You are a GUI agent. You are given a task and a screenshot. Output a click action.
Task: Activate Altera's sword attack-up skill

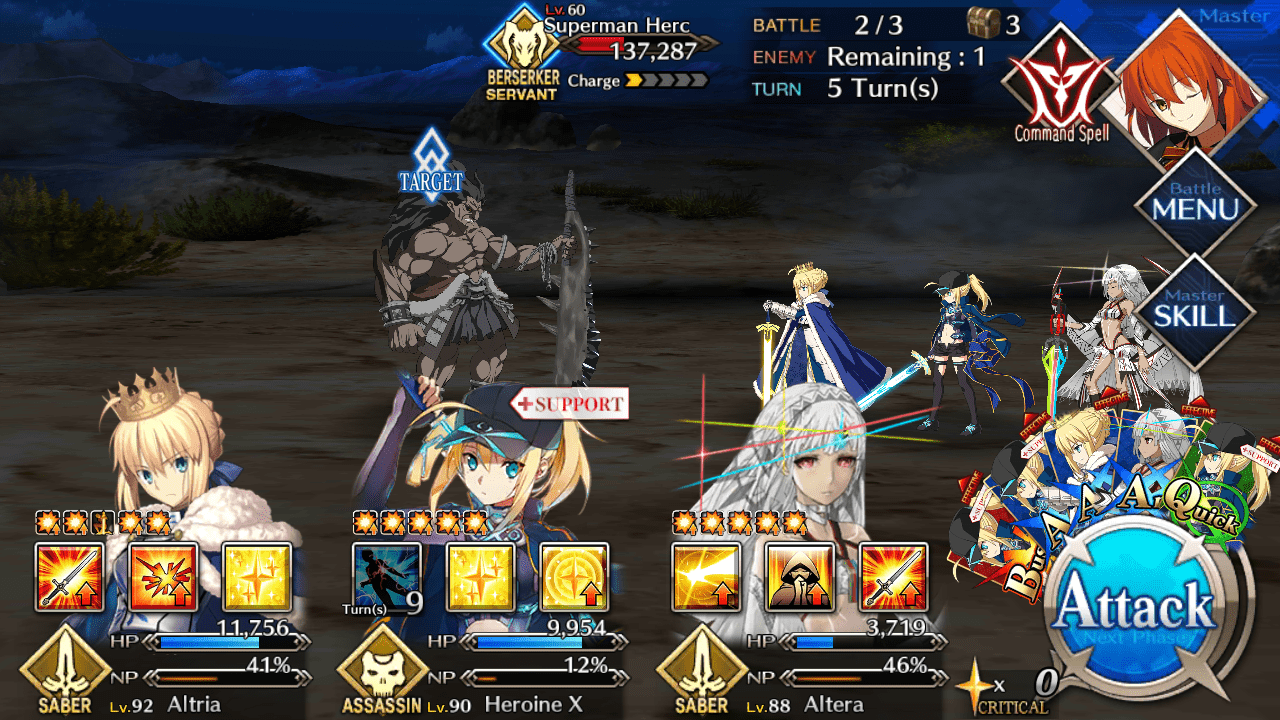pyautogui.click(x=893, y=577)
